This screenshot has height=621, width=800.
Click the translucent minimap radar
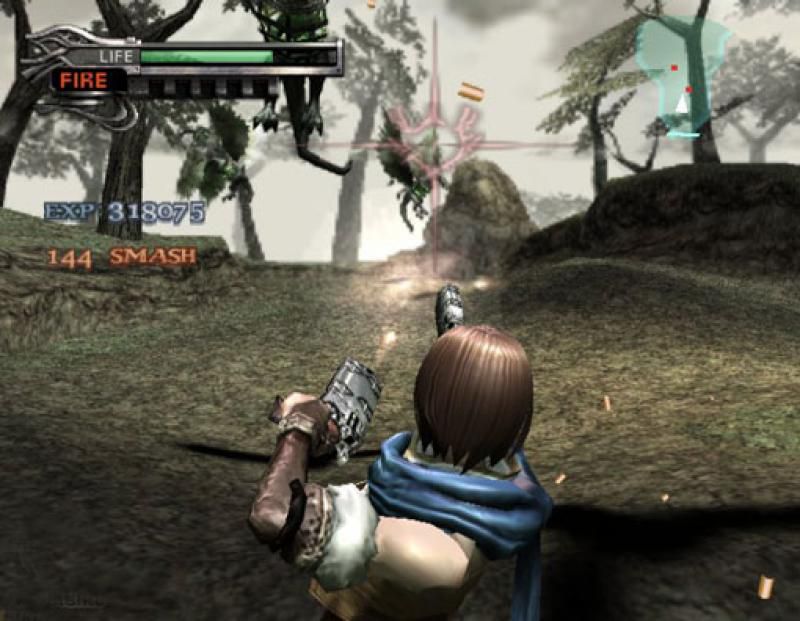click(682, 76)
